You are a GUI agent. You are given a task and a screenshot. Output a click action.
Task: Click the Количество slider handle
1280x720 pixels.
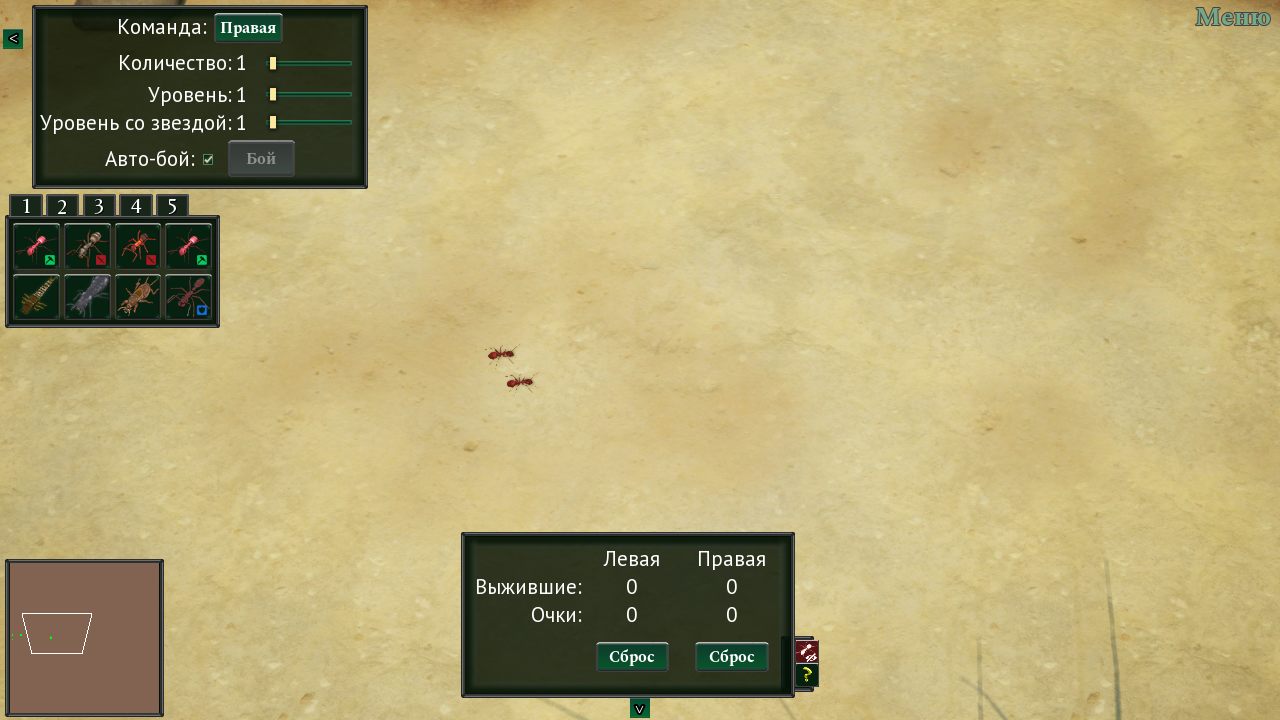point(273,62)
